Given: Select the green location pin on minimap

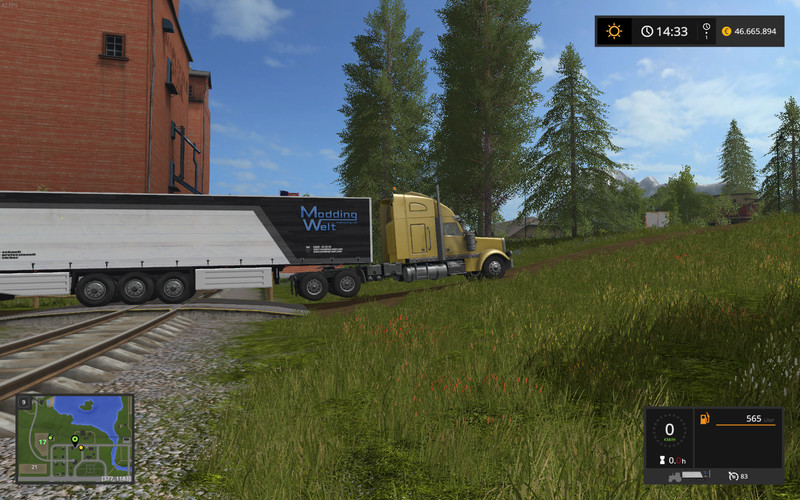Looking at the screenshot, I should tap(74, 439).
